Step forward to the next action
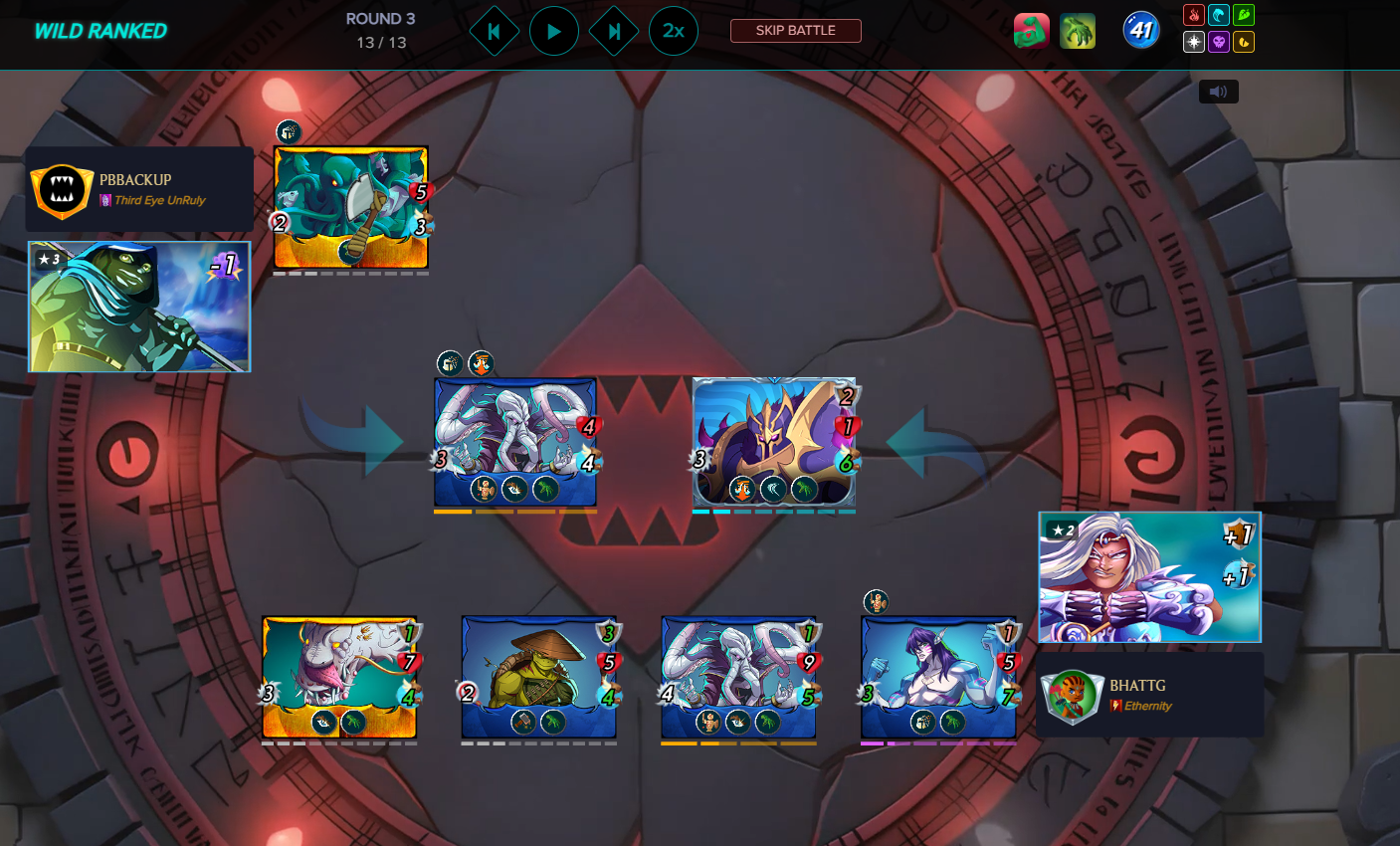Viewport: 1400px width, 846px height. [x=614, y=32]
